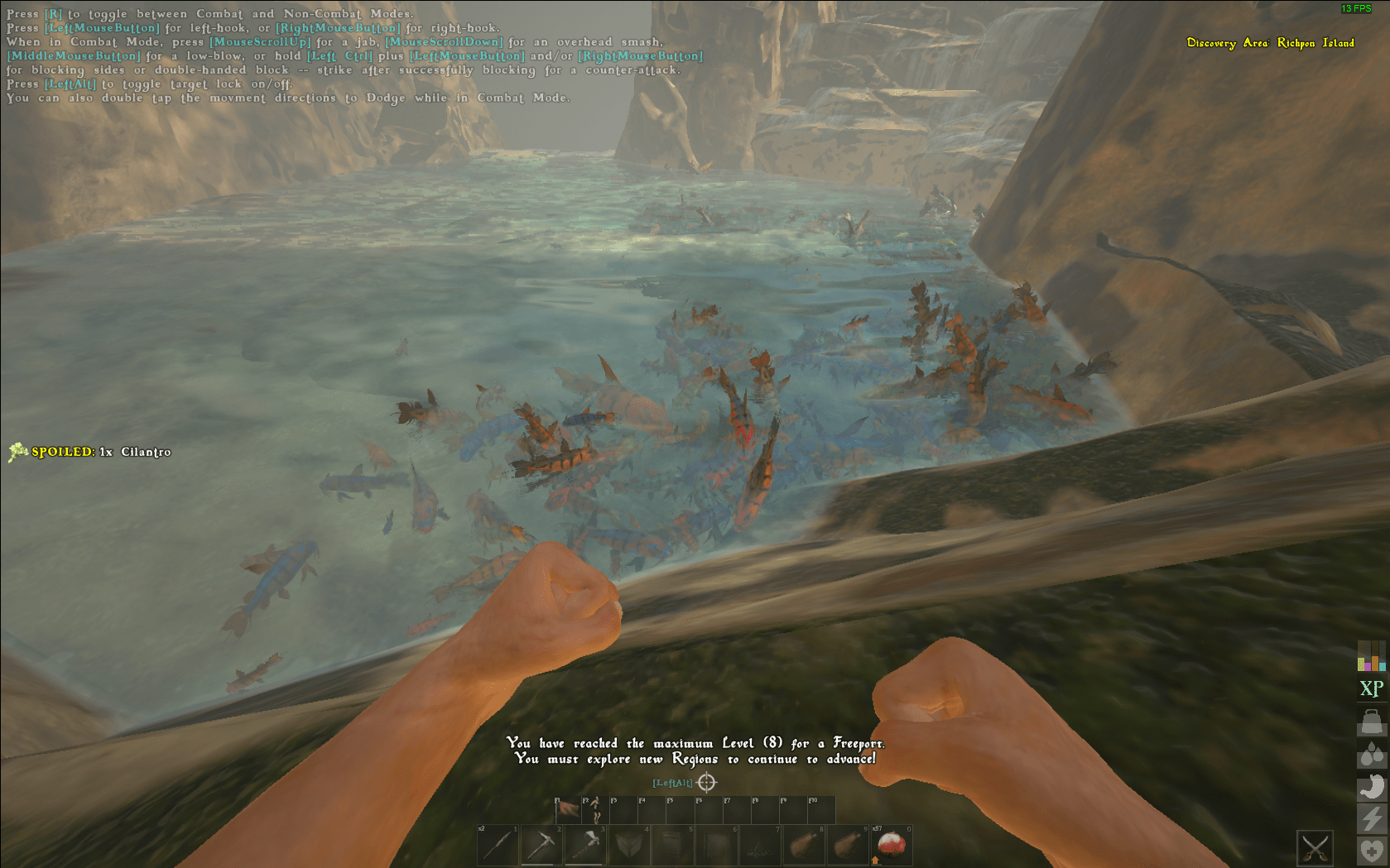The width and height of the screenshot is (1390, 868).
Task: Click the weight indicator icon
Action: (1371, 720)
